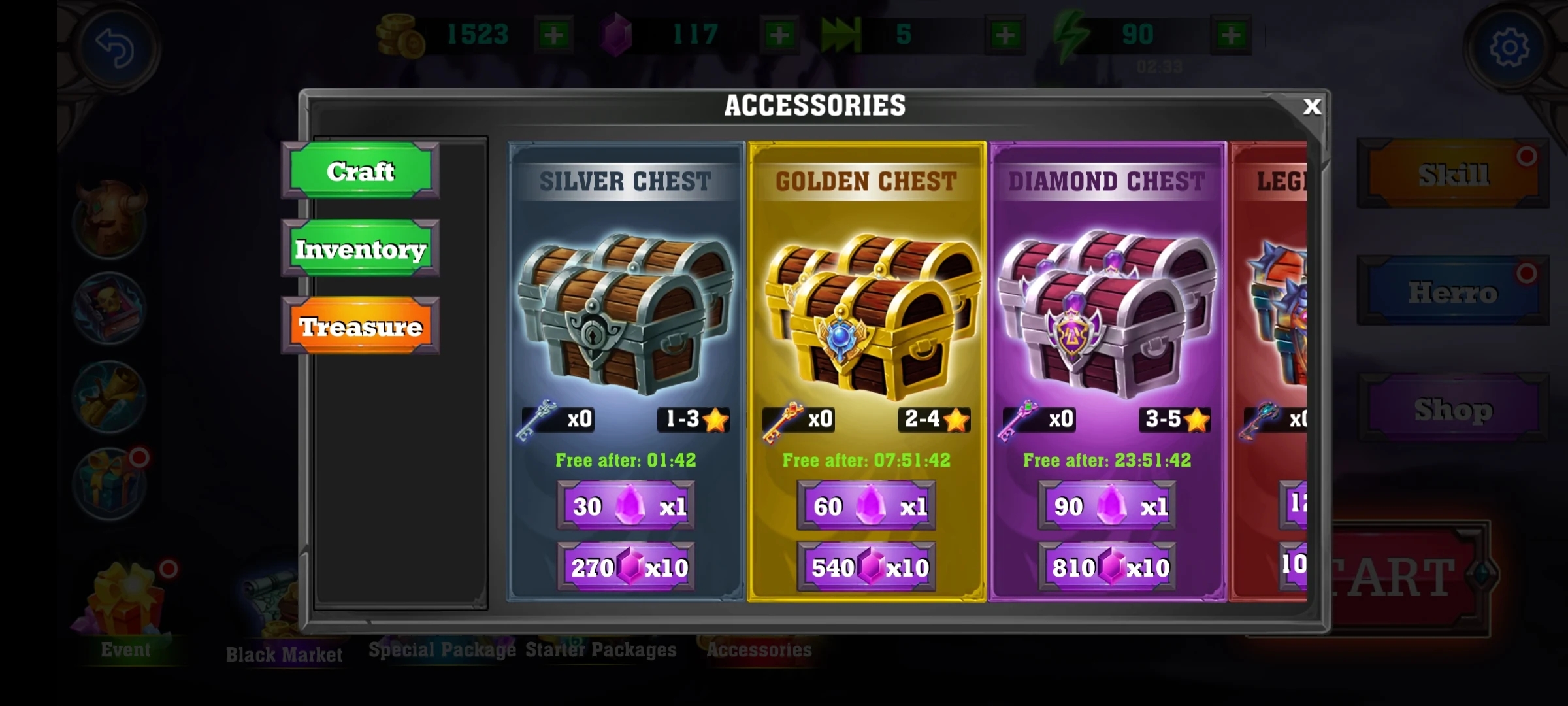The width and height of the screenshot is (1568, 706).
Task: Open the Inventory tab
Action: pyautogui.click(x=361, y=249)
